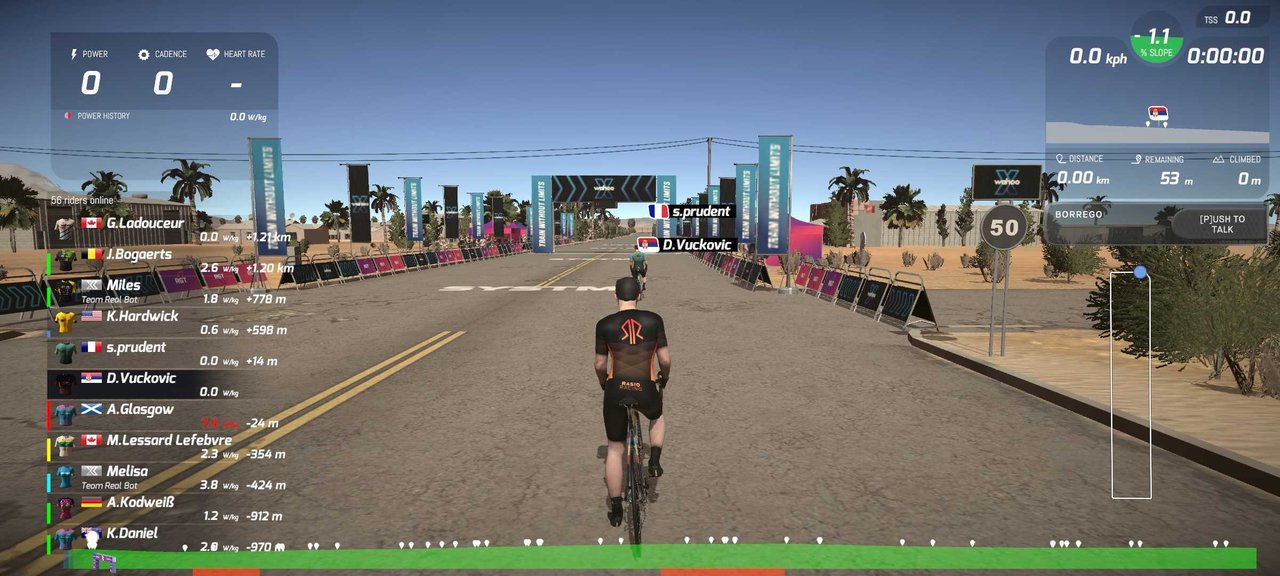This screenshot has width=1280, height=576.
Task: Toggle the Power History section
Action: pos(103,116)
